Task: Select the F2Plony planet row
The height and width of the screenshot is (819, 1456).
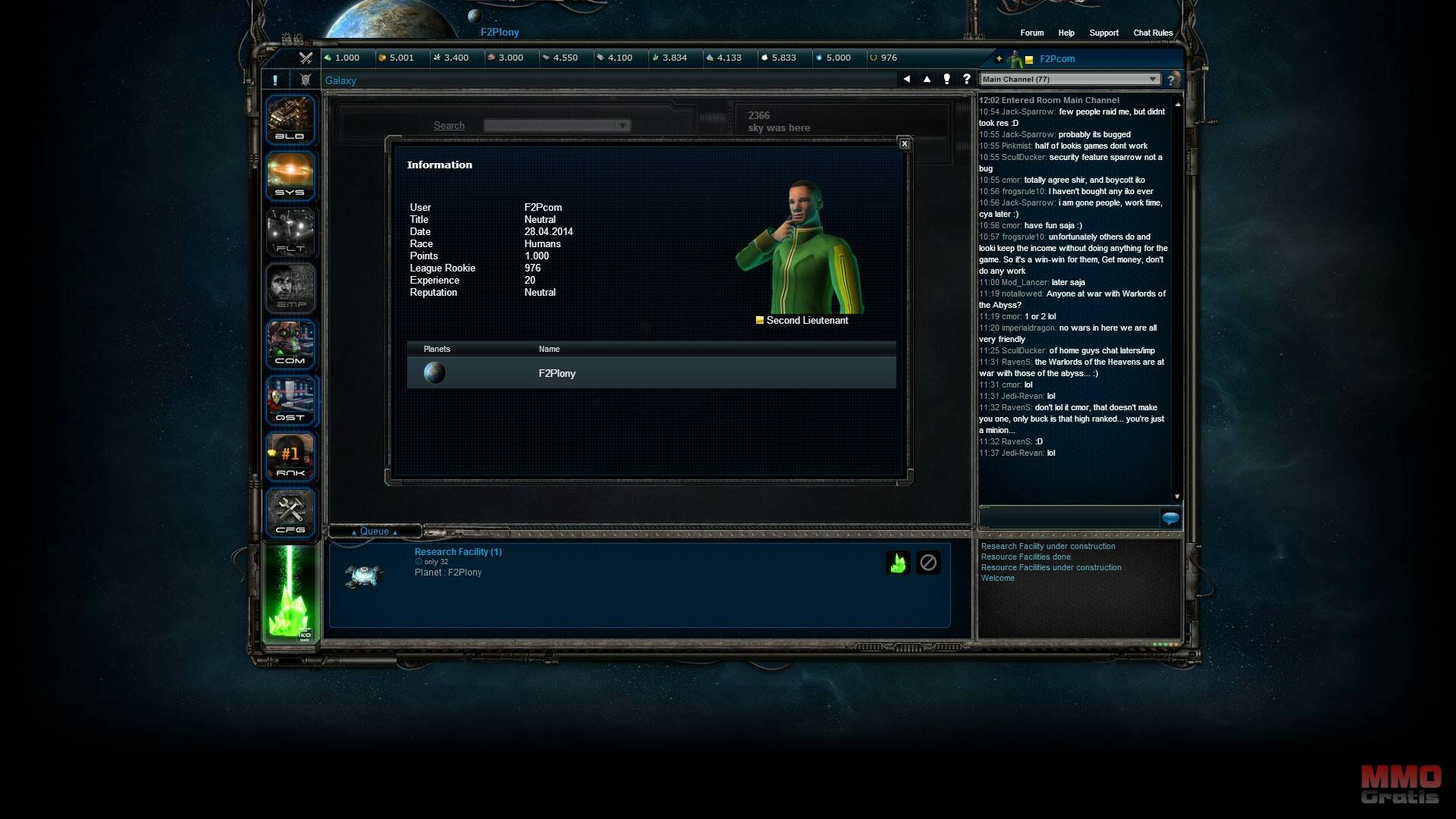Action: point(651,373)
